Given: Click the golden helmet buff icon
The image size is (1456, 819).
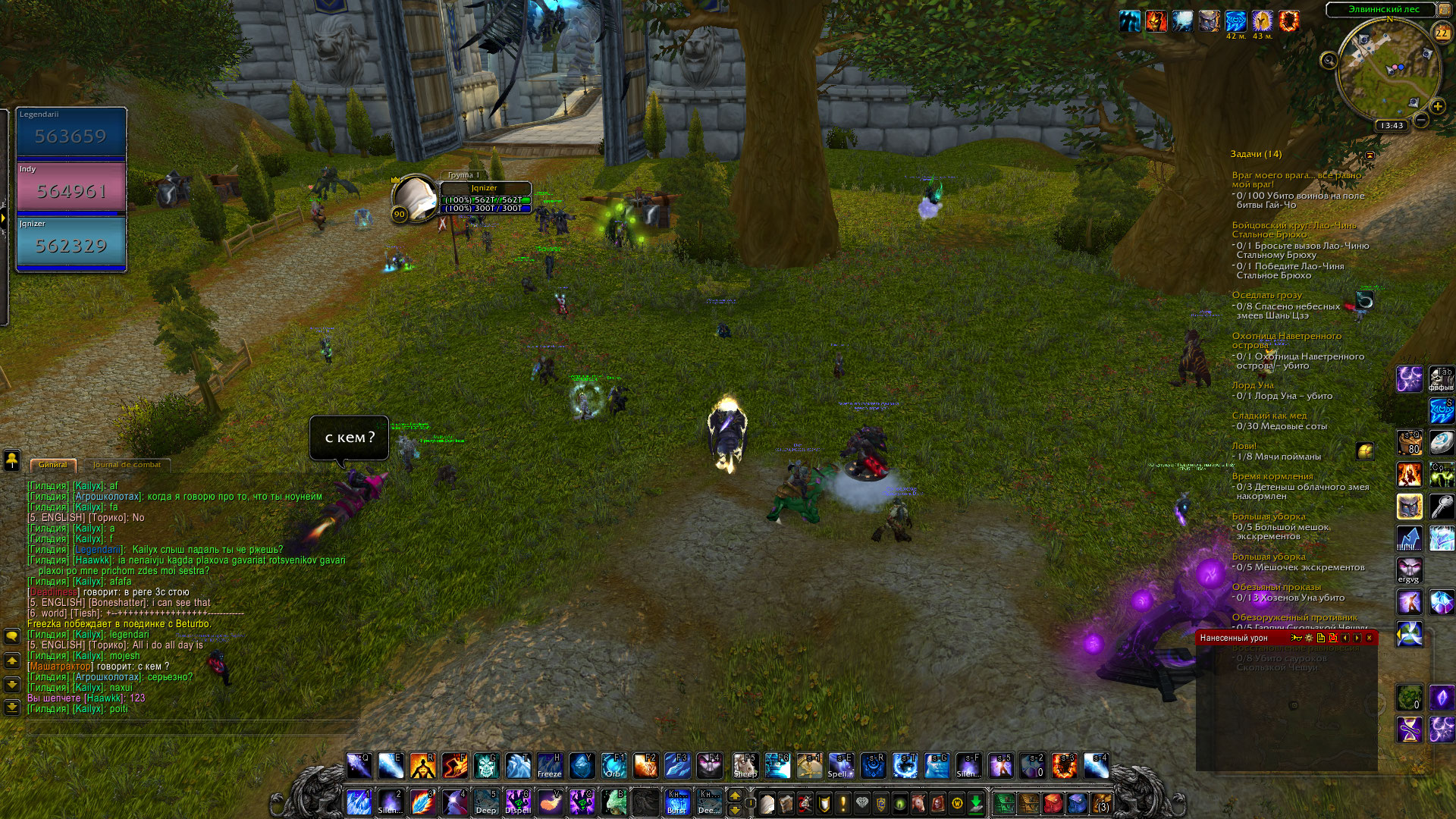Looking at the screenshot, I should 1262,20.
